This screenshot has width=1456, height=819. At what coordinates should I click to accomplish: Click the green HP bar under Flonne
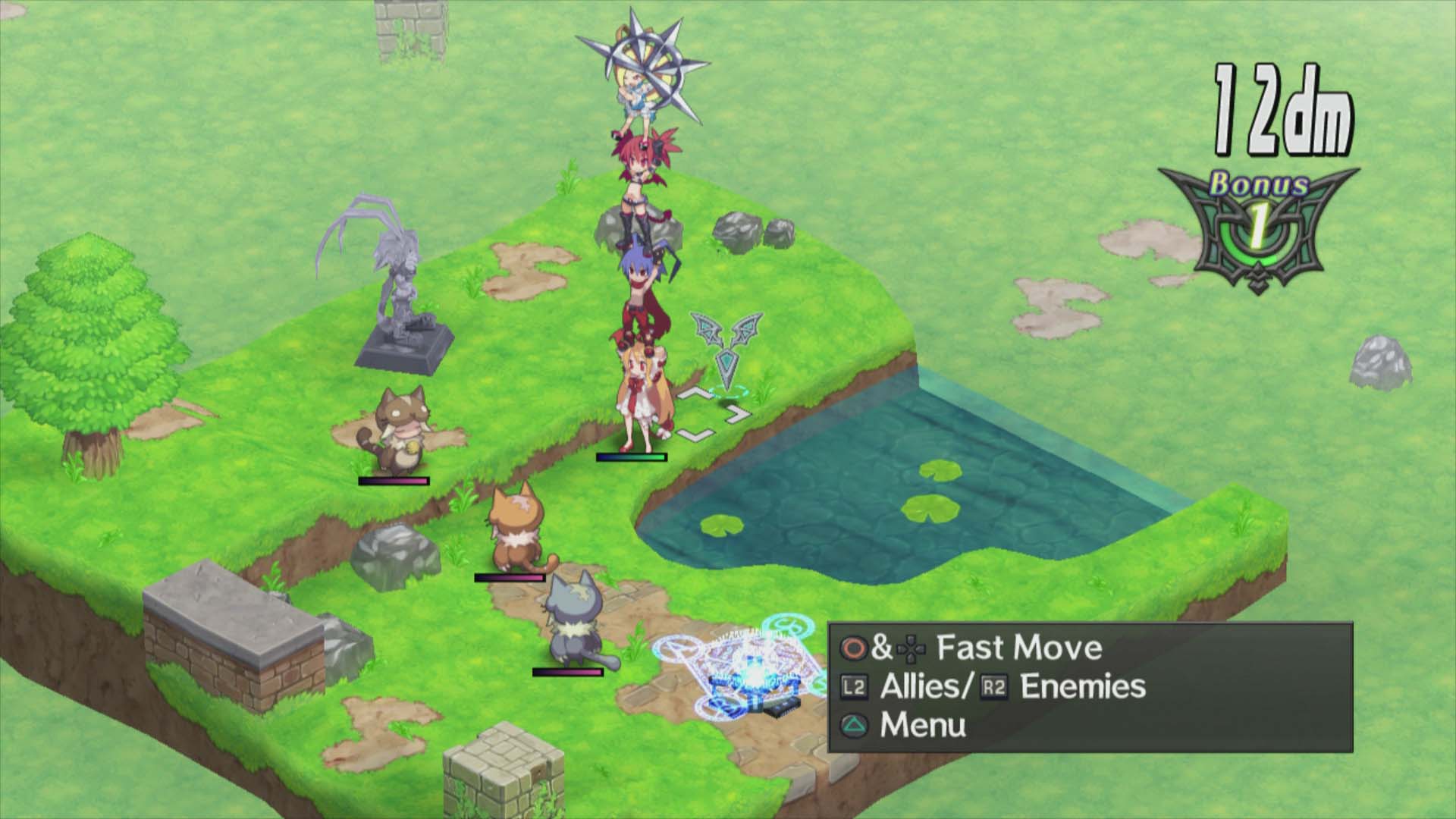point(632,457)
